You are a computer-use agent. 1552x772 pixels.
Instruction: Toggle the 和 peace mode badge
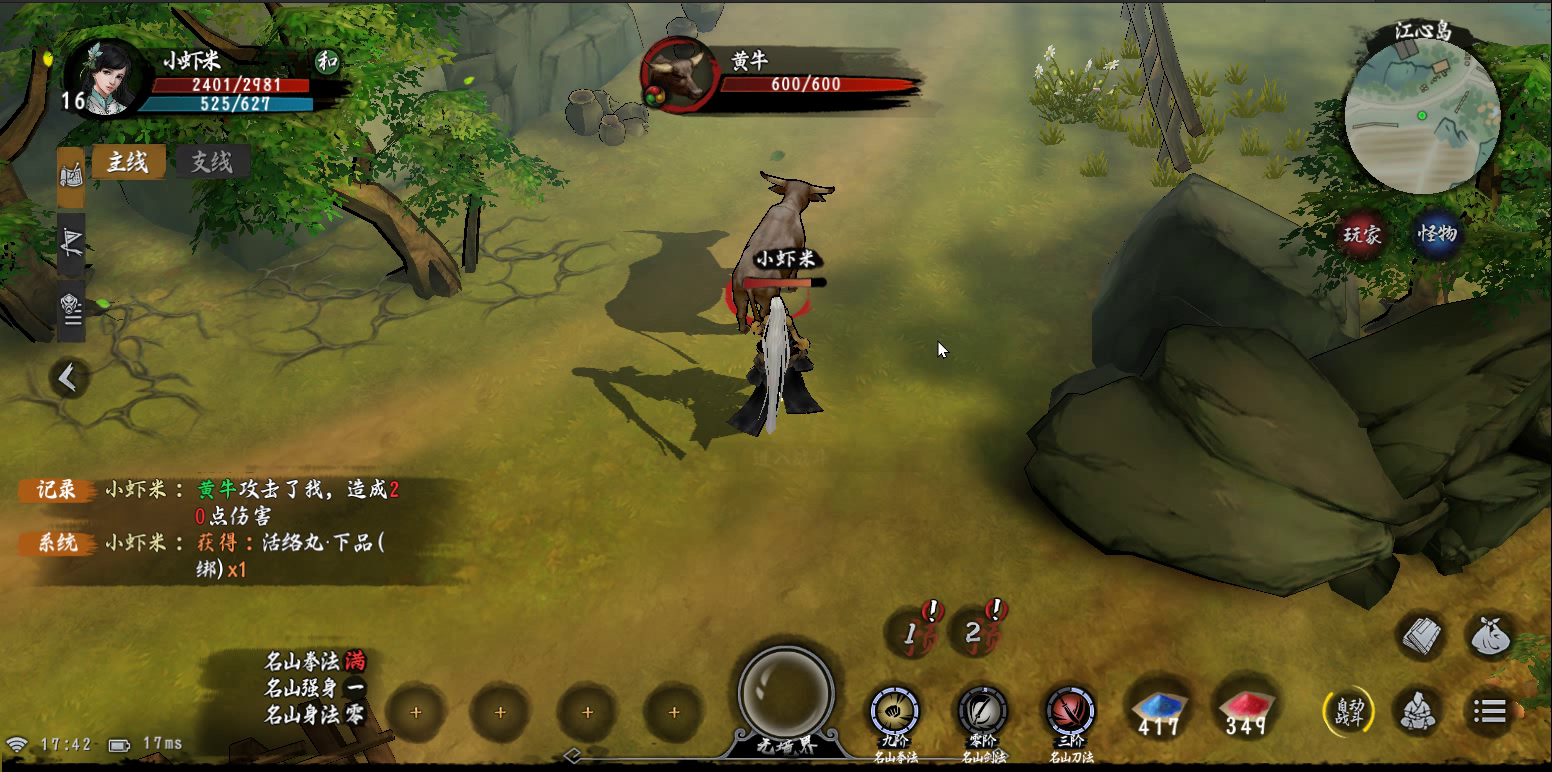point(327,61)
